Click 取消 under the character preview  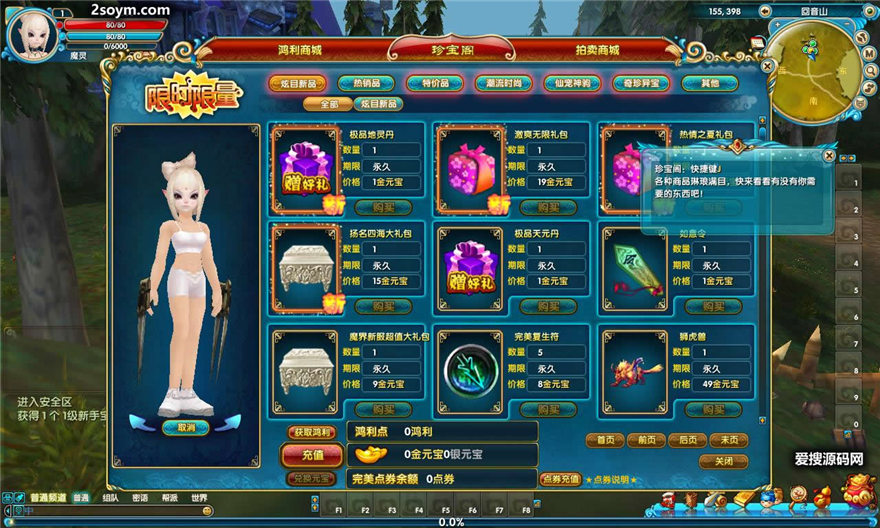coord(186,427)
